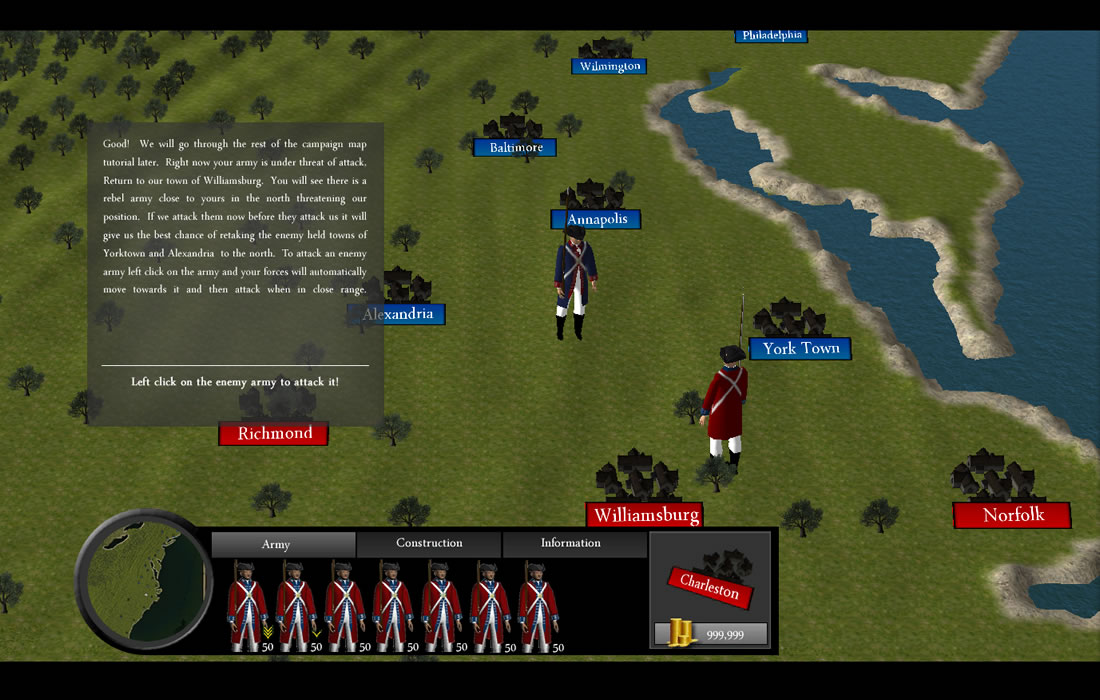Screen dimensions: 1100x700
Task: Select the Norfolk town label
Action: [x=1012, y=515]
